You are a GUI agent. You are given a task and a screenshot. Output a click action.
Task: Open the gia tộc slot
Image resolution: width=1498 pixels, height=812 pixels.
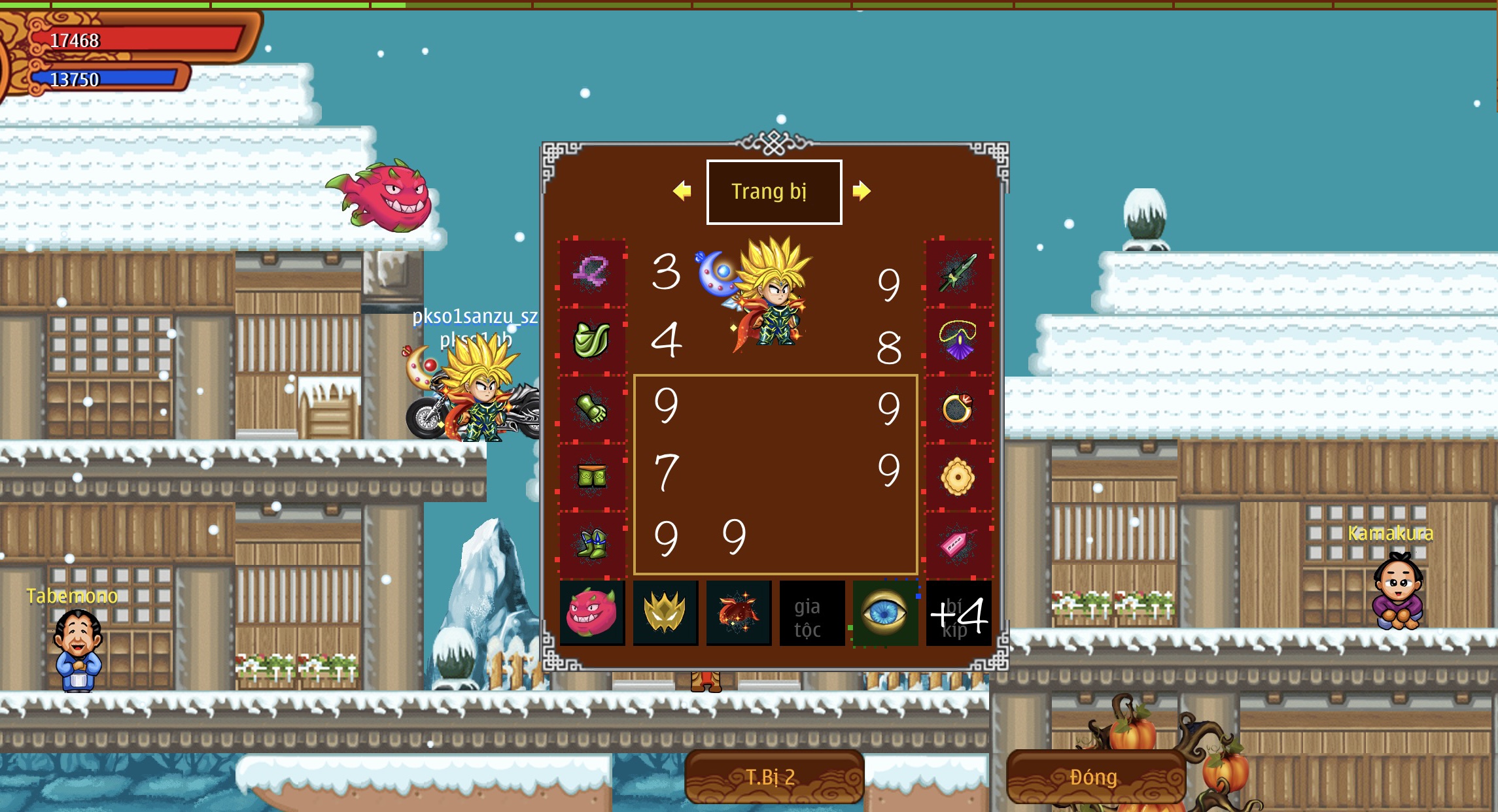[x=812, y=613]
